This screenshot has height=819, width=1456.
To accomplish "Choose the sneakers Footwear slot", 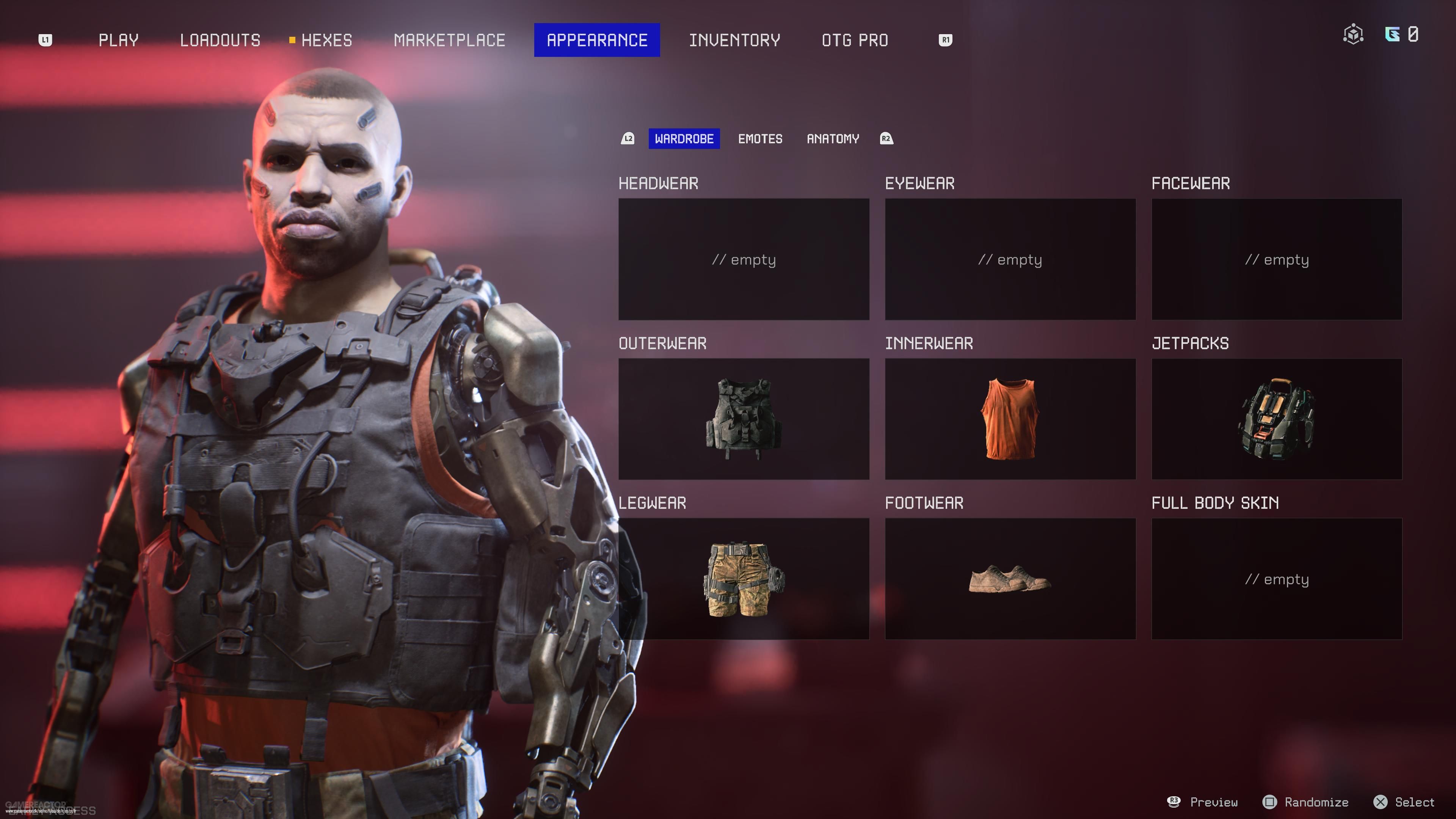I will pos(1010,579).
